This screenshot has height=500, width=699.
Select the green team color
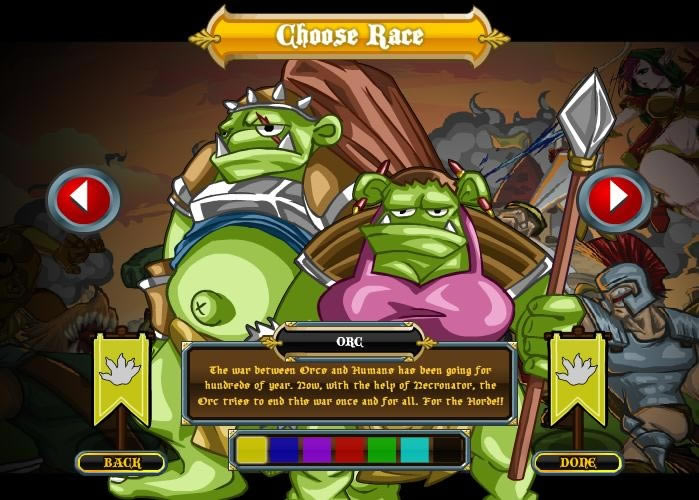click(381, 450)
